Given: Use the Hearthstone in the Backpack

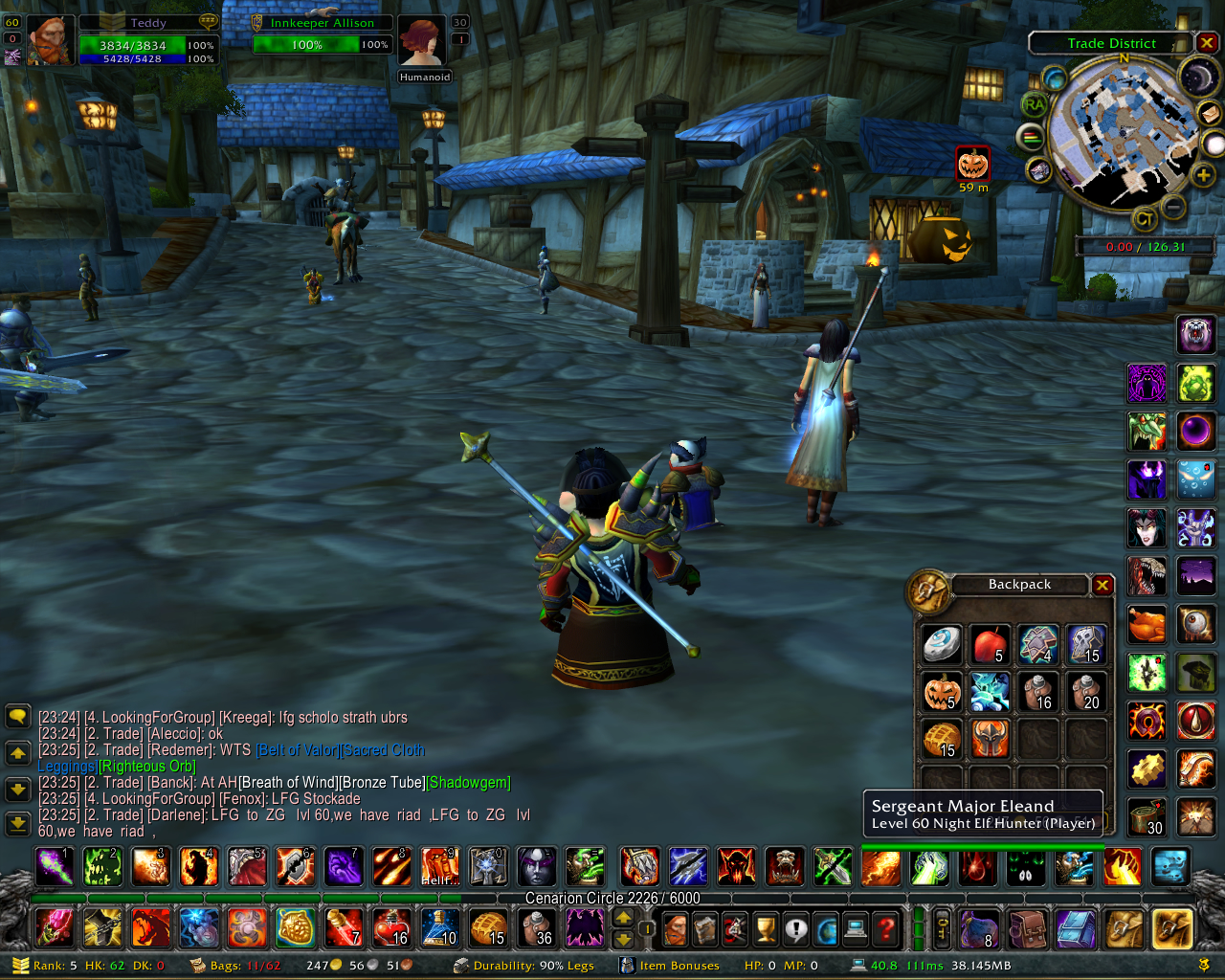Looking at the screenshot, I should tap(942, 644).
